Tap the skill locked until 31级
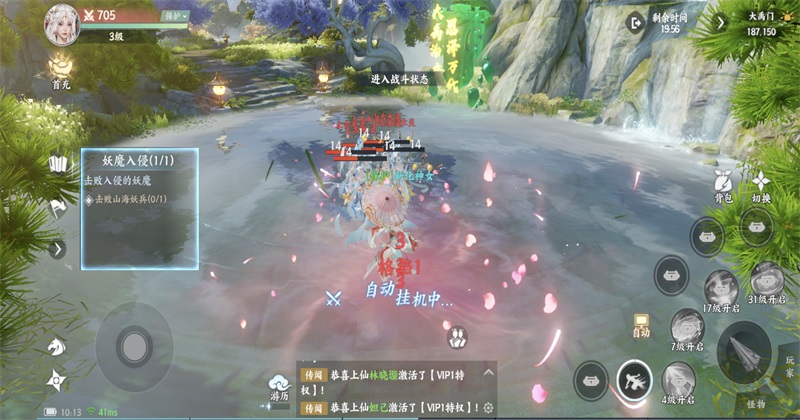Viewport: 800px width, 420px height. tap(767, 280)
